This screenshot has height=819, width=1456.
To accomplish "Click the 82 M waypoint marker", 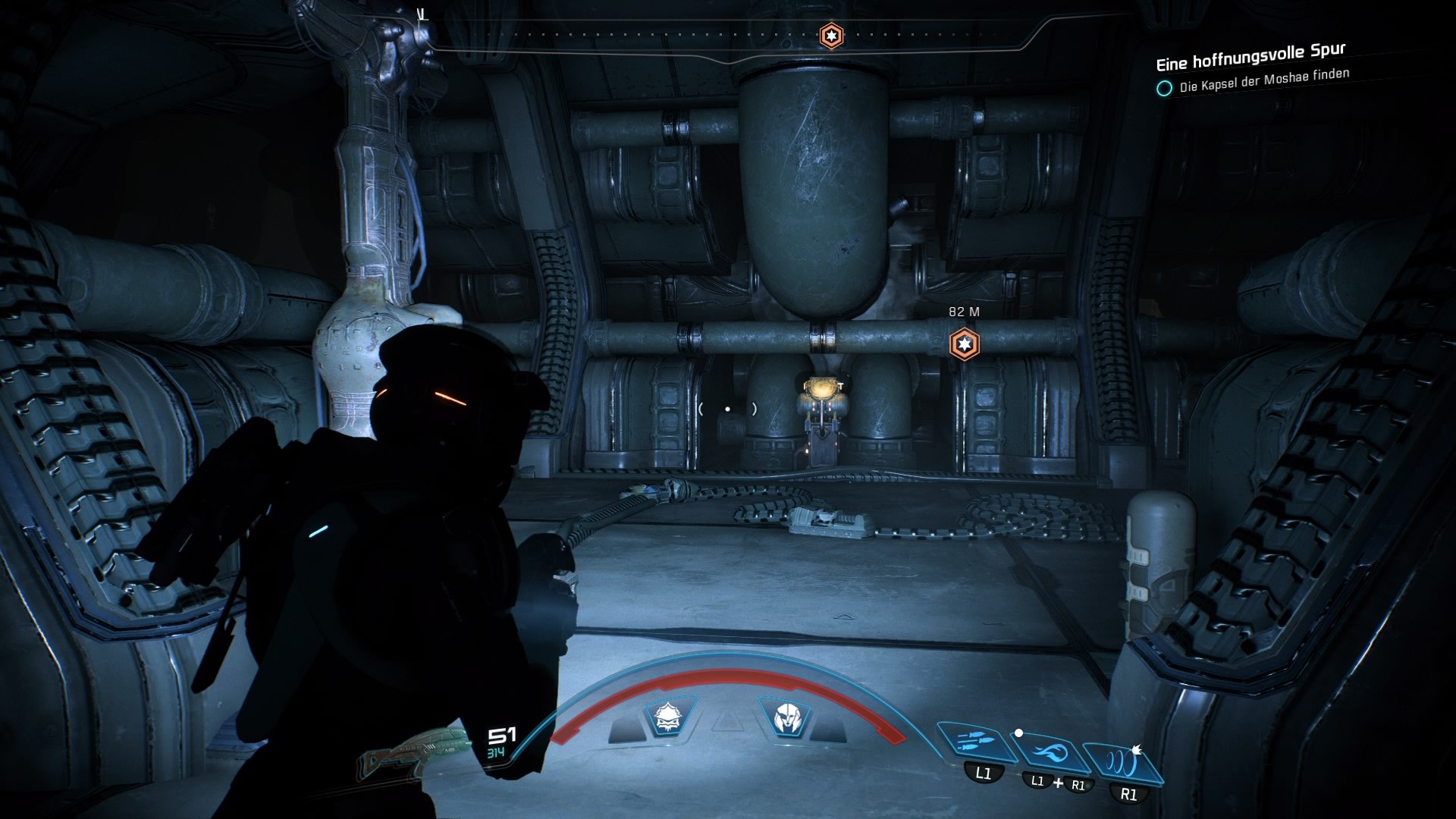I will pos(964,344).
